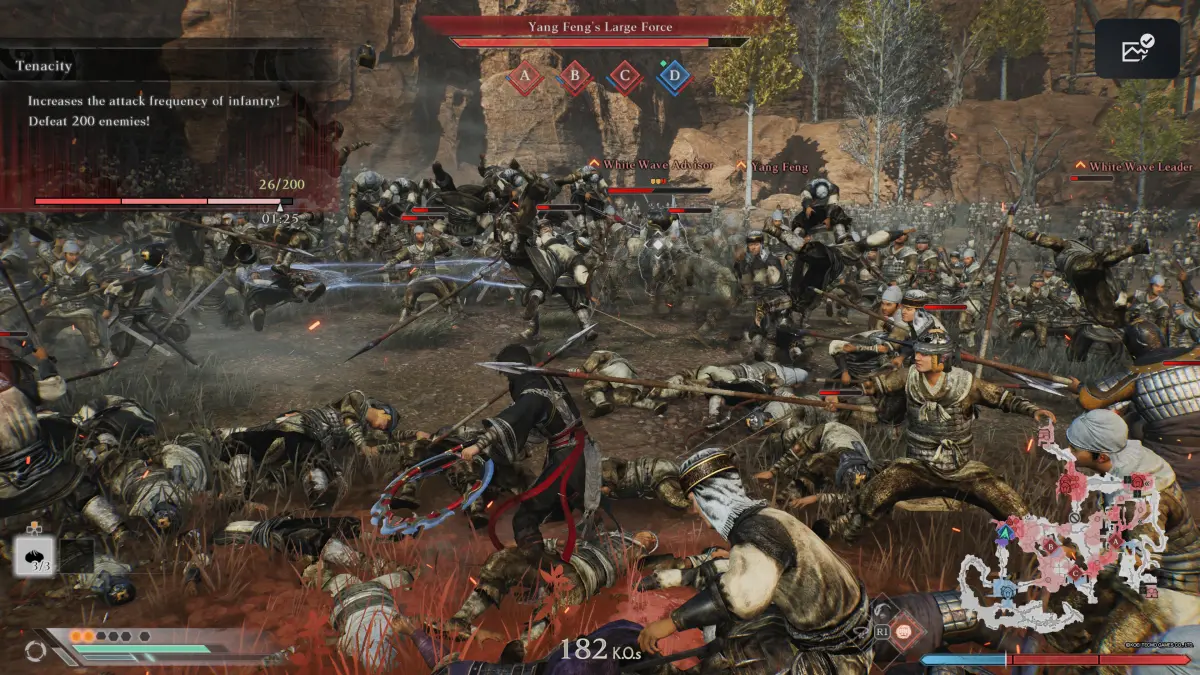The height and width of the screenshot is (675, 1200).
Task: Click the chart overlay button with checkmark
Action: [x=1137, y=49]
